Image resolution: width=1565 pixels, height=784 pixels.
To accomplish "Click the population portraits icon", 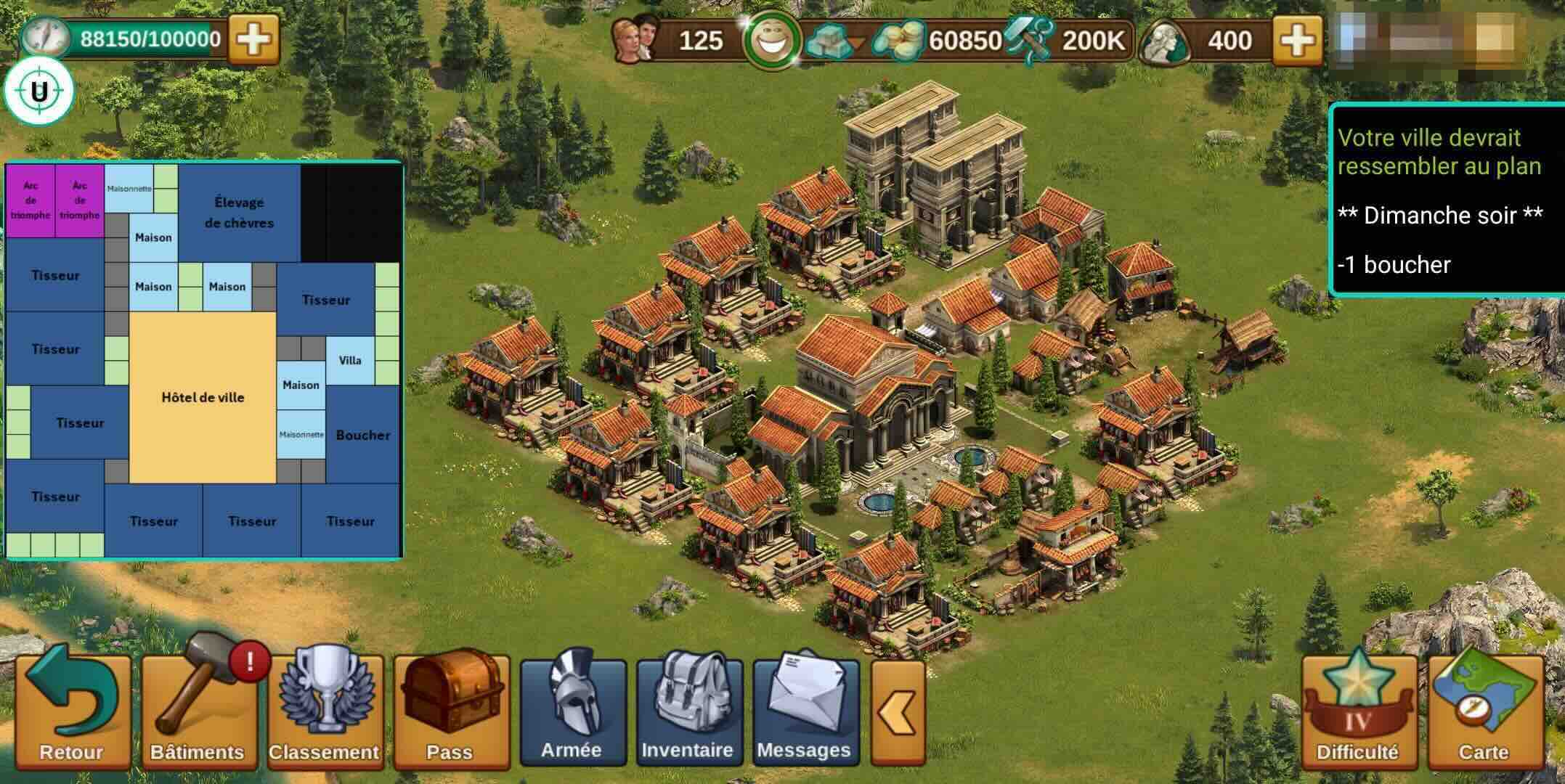I will pos(635,39).
